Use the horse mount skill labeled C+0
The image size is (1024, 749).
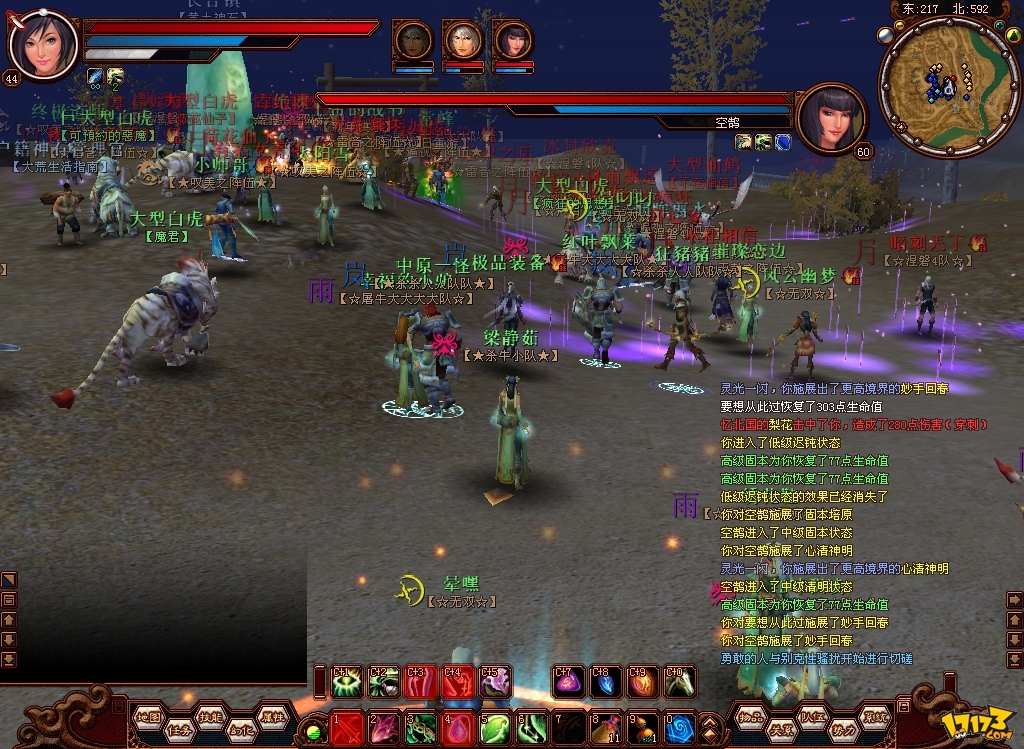[x=680, y=682]
